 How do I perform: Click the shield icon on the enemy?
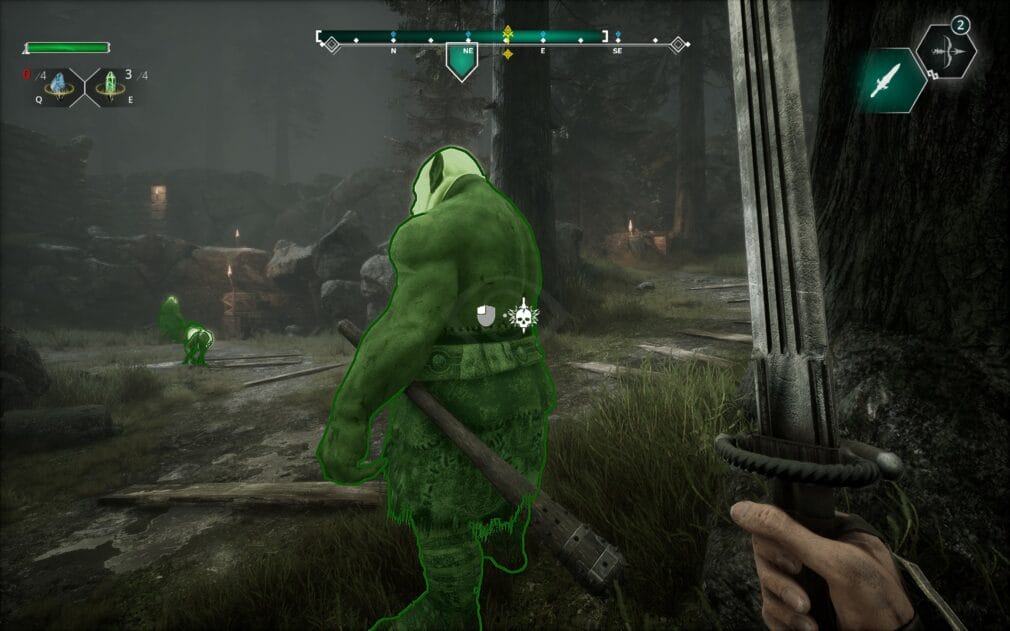coord(486,317)
